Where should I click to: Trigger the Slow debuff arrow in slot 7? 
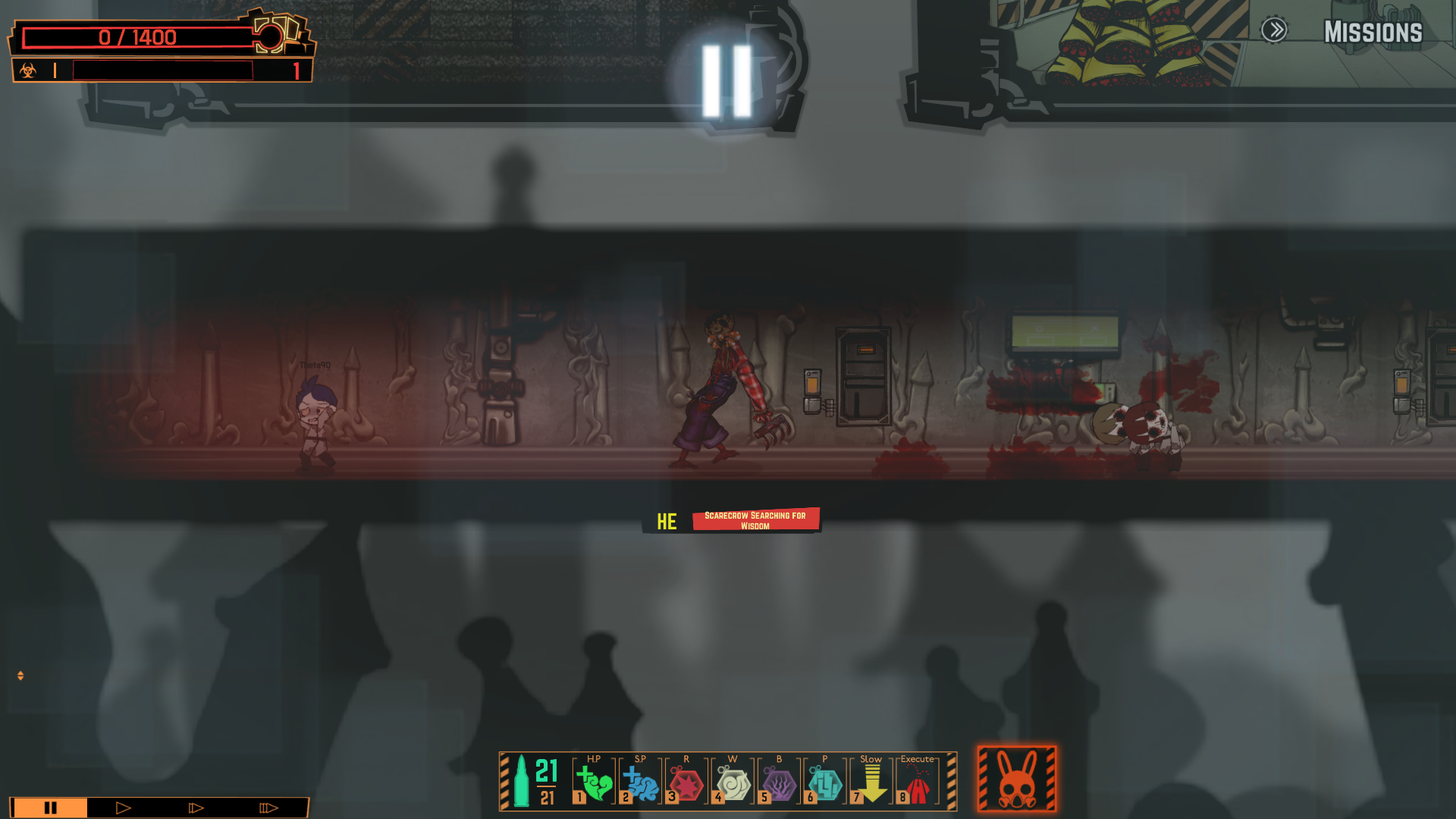871,780
